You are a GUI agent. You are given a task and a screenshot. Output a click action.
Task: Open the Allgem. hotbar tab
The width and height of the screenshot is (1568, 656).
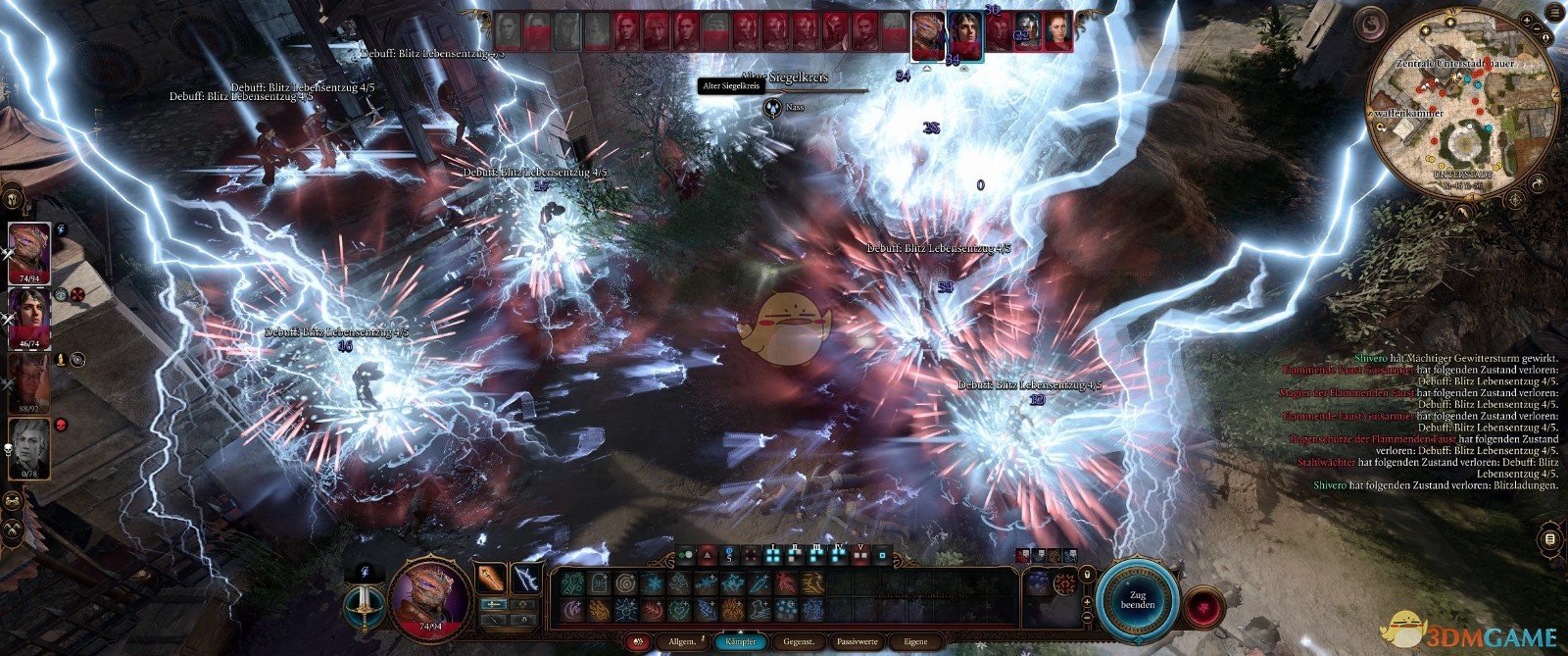(x=682, y=642)
